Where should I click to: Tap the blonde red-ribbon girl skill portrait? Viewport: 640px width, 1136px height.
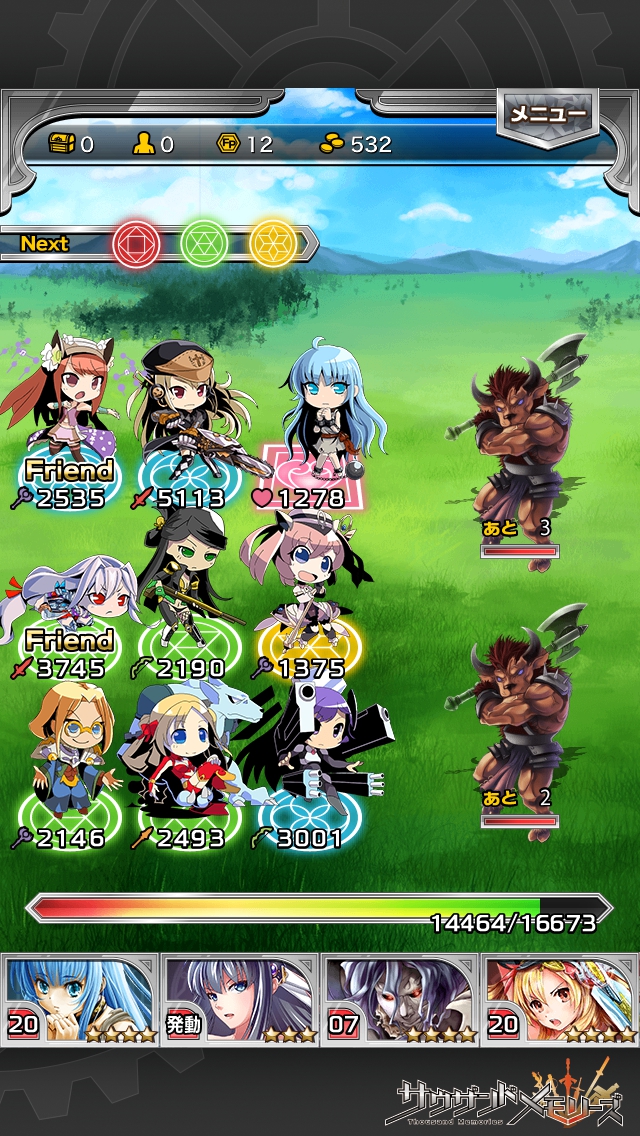[x=560, y=998]
